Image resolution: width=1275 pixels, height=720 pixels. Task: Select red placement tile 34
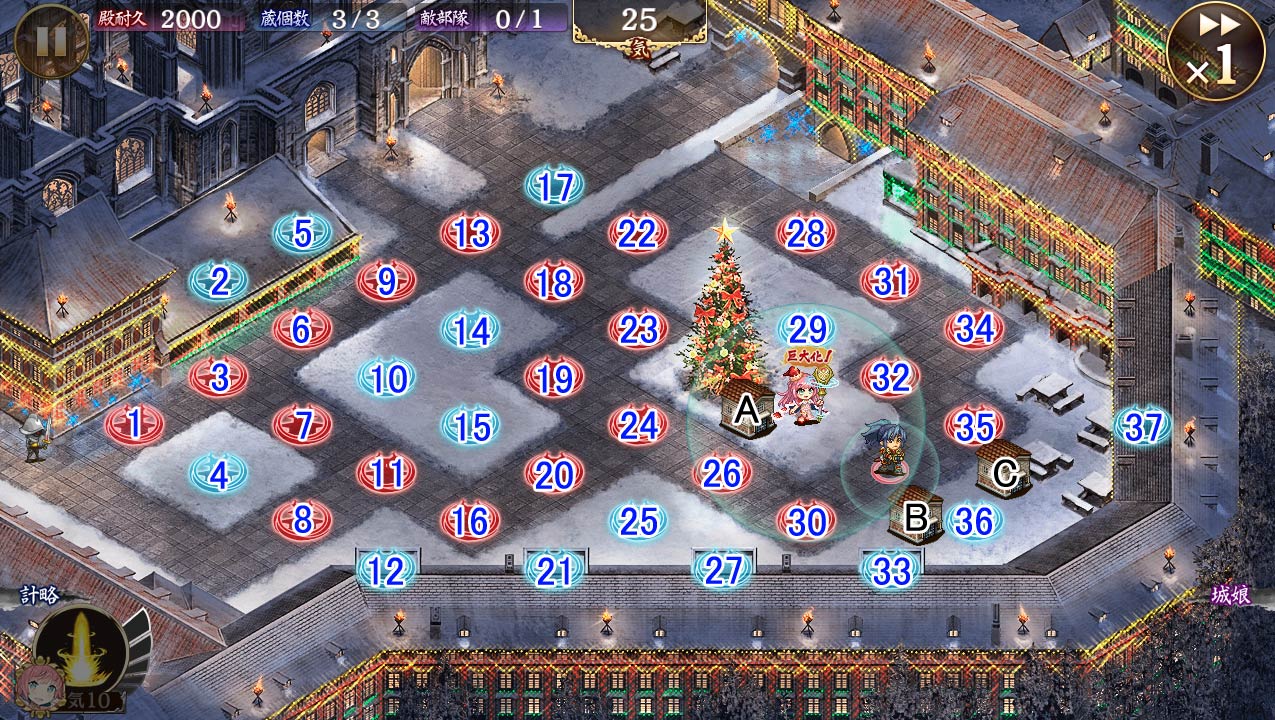pos(975,328)
